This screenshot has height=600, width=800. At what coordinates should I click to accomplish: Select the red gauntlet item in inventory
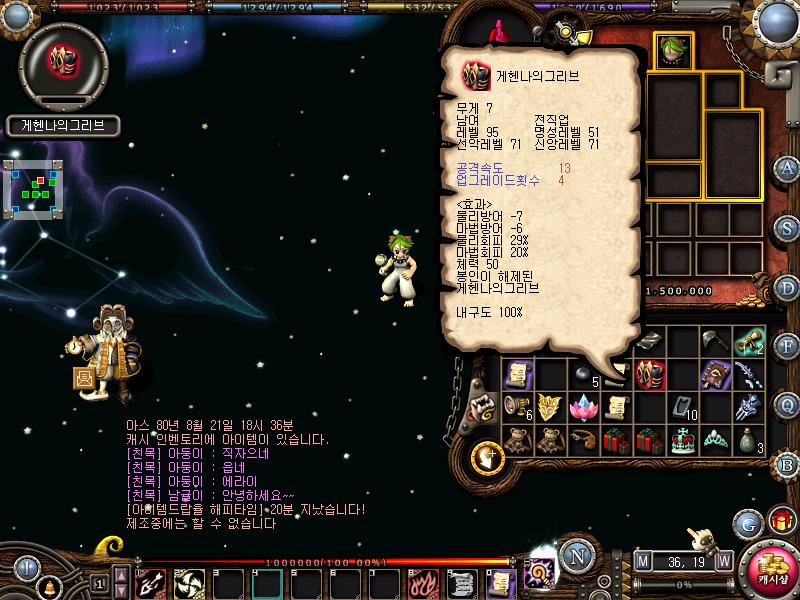tap(650, 375)
